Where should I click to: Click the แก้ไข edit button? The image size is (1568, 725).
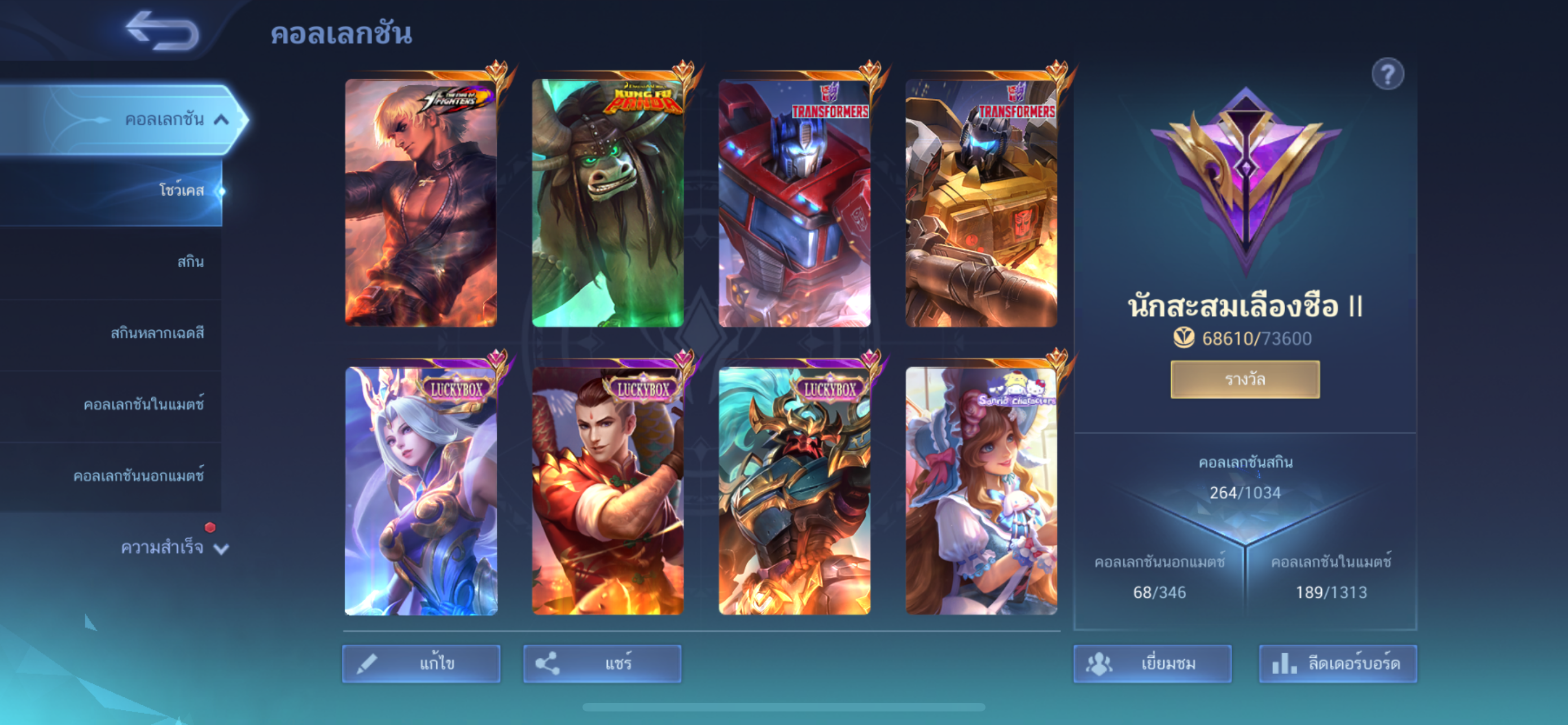tap(421, 663)
